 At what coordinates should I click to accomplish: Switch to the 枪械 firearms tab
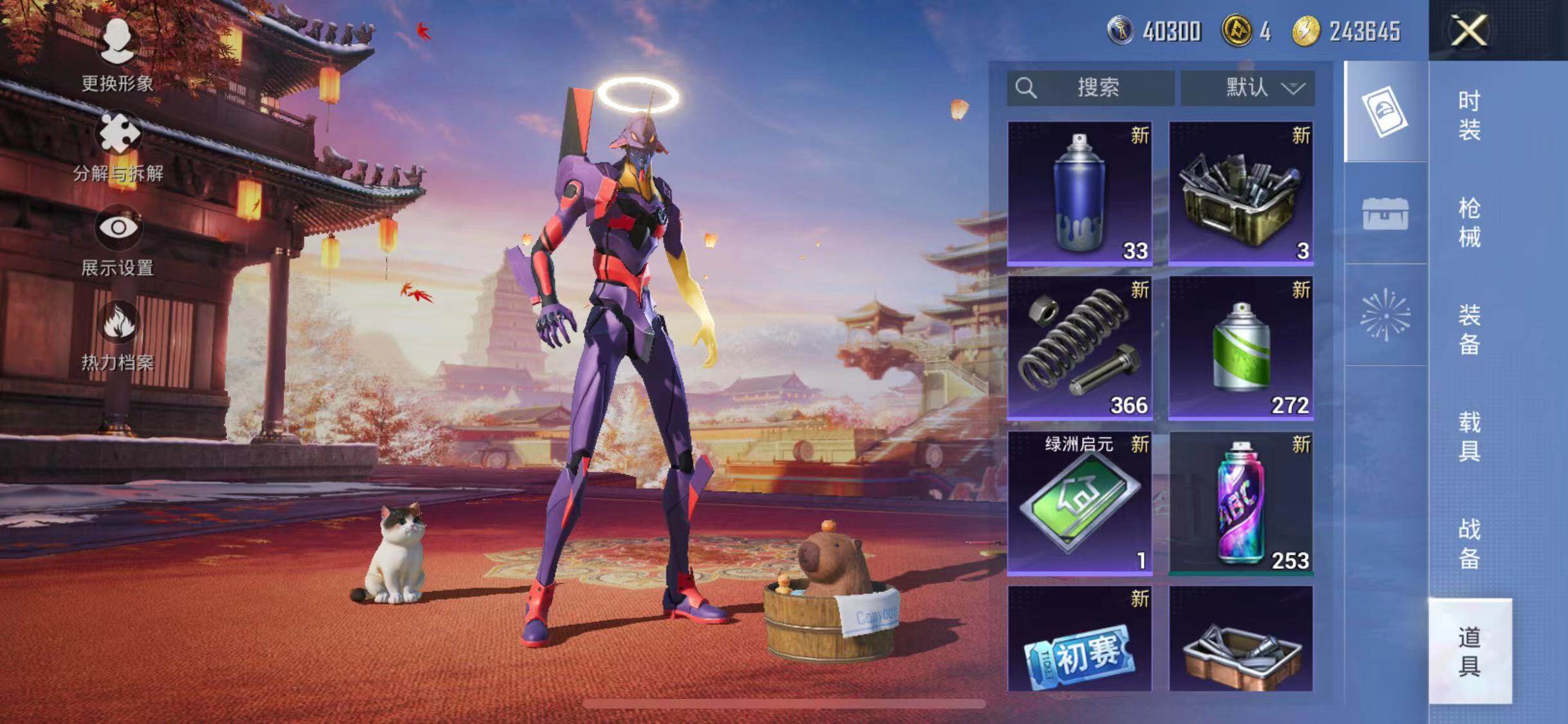1470,223
